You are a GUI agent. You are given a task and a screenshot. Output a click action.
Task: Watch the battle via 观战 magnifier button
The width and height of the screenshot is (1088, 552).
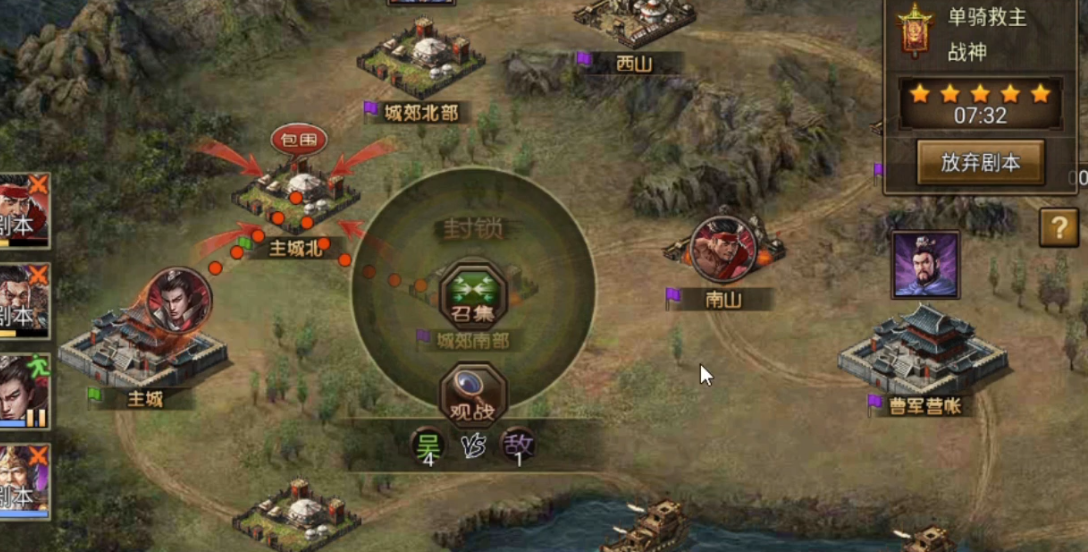tap(473, 394)
